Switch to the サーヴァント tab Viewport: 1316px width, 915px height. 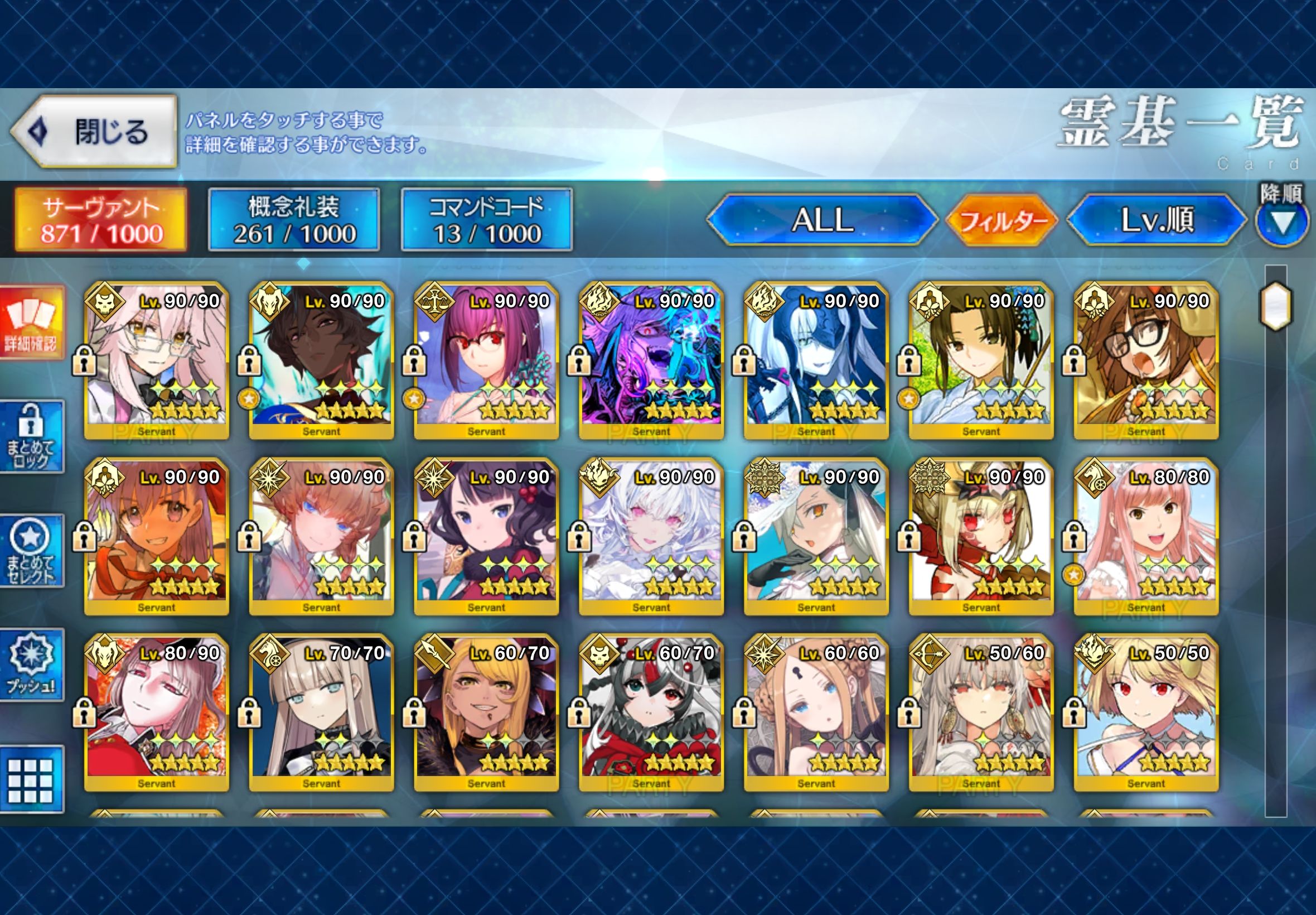[101, 220]
